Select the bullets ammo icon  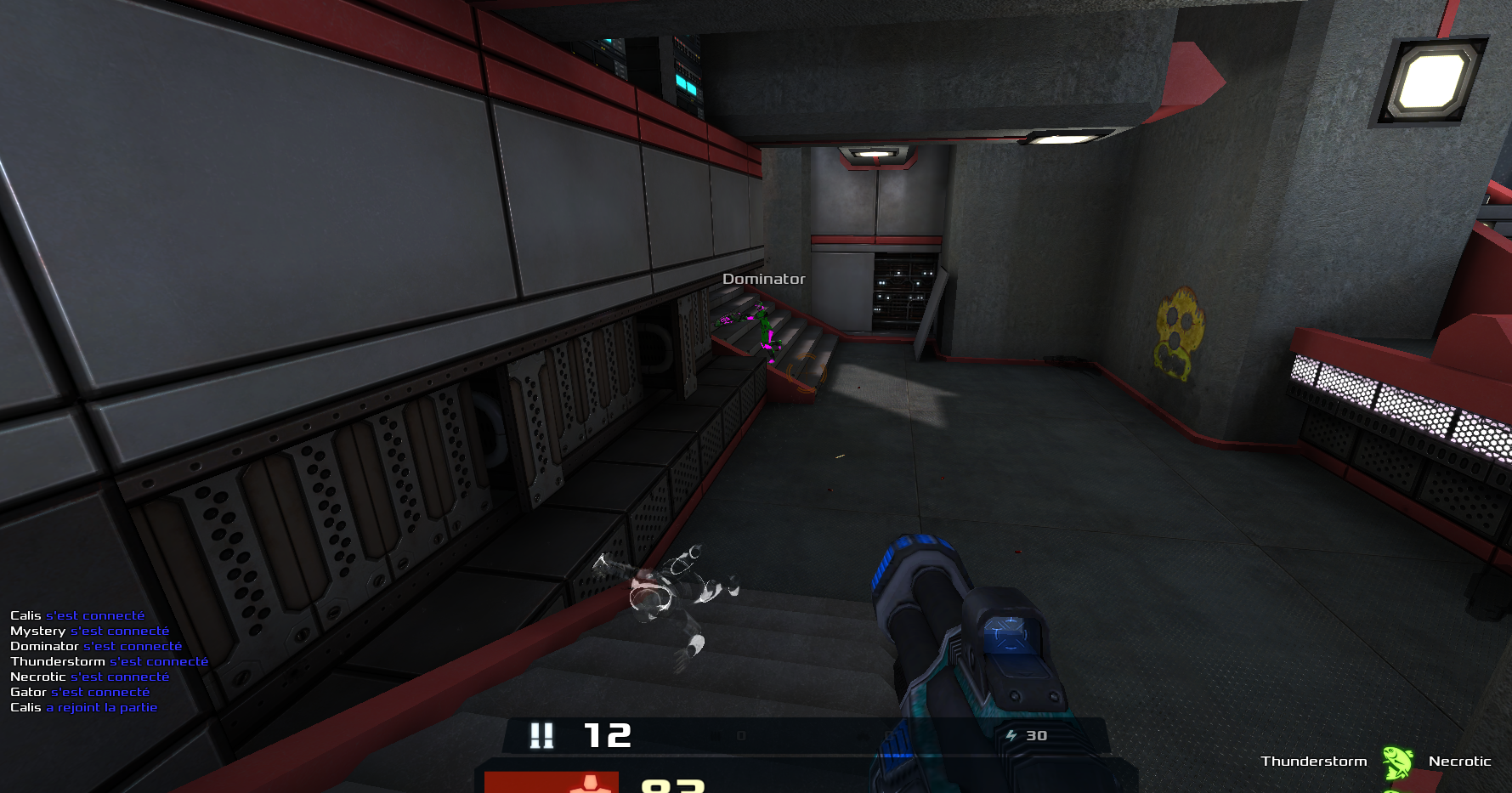541,735
